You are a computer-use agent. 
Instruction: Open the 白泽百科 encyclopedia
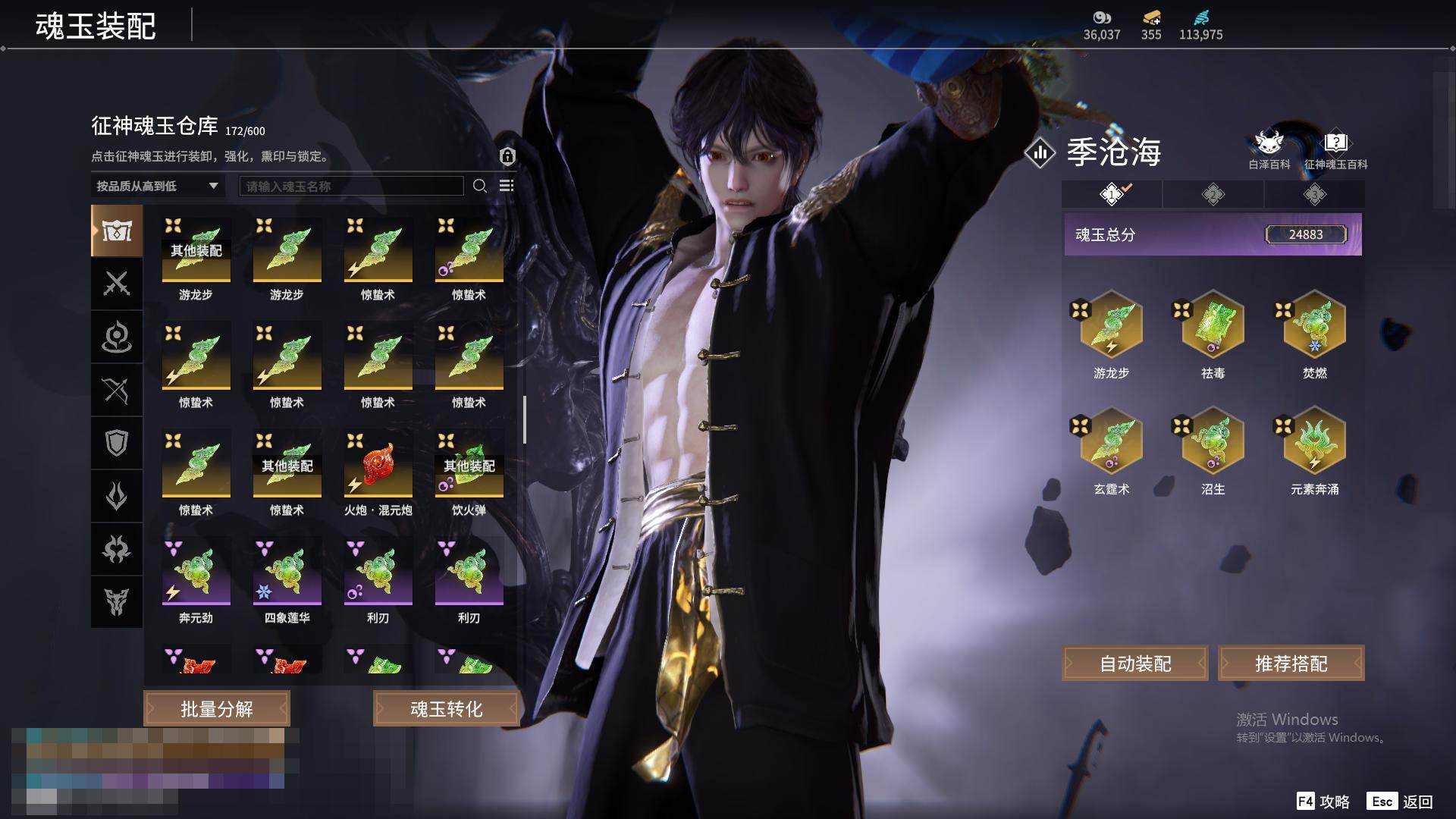coord(1269,149)
